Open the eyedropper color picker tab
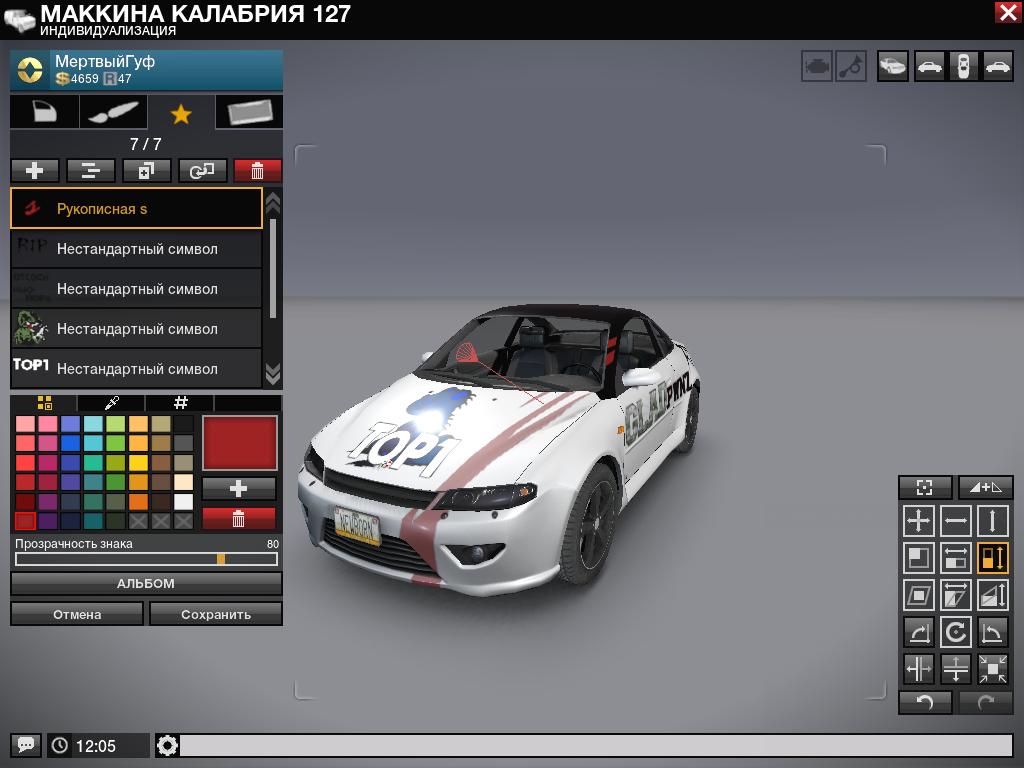Screen dimensions: 1024x768 pos(112,403)
